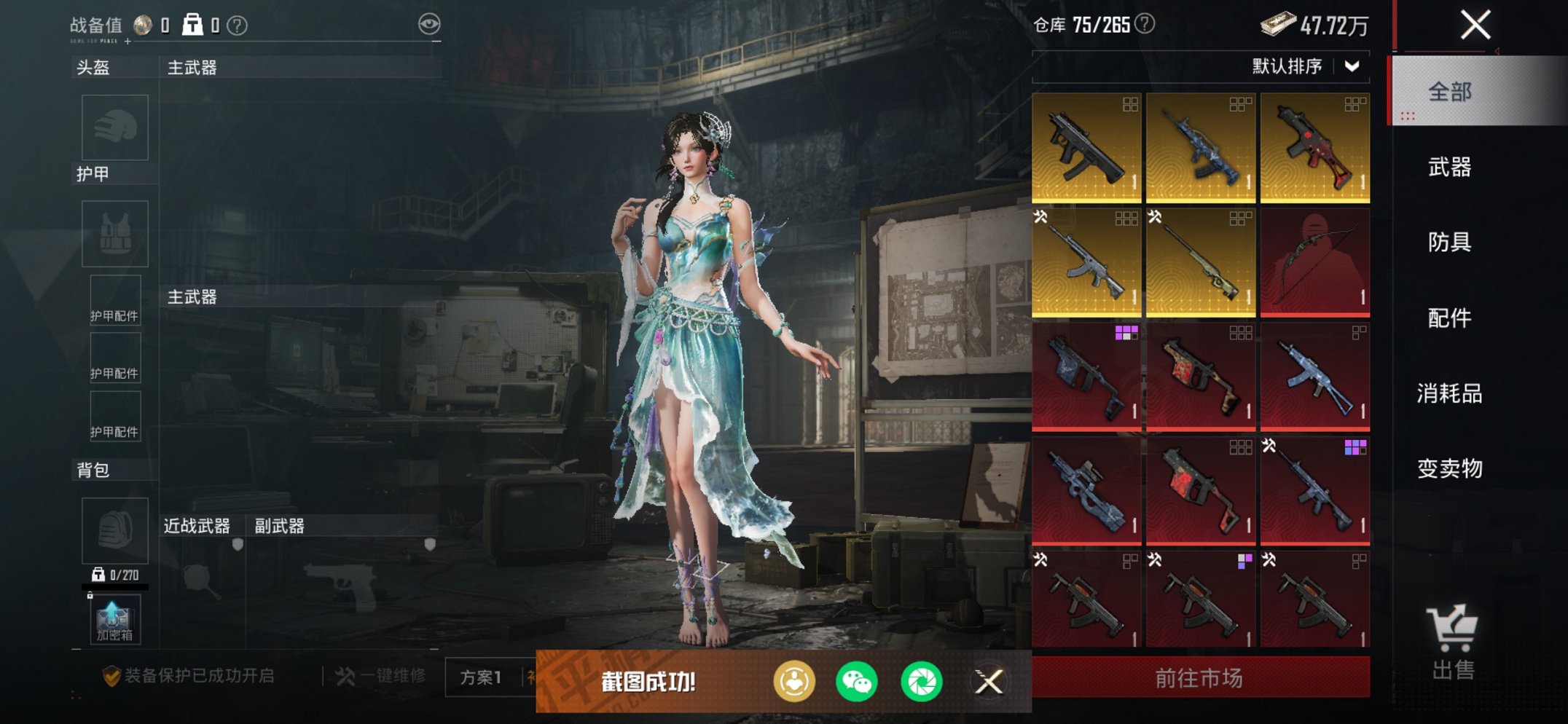Image resolution: width=1568 pixels, height=724 pixels.
Task: Open the warehouse capacity help icon
Action: (x=1145, y=24)
